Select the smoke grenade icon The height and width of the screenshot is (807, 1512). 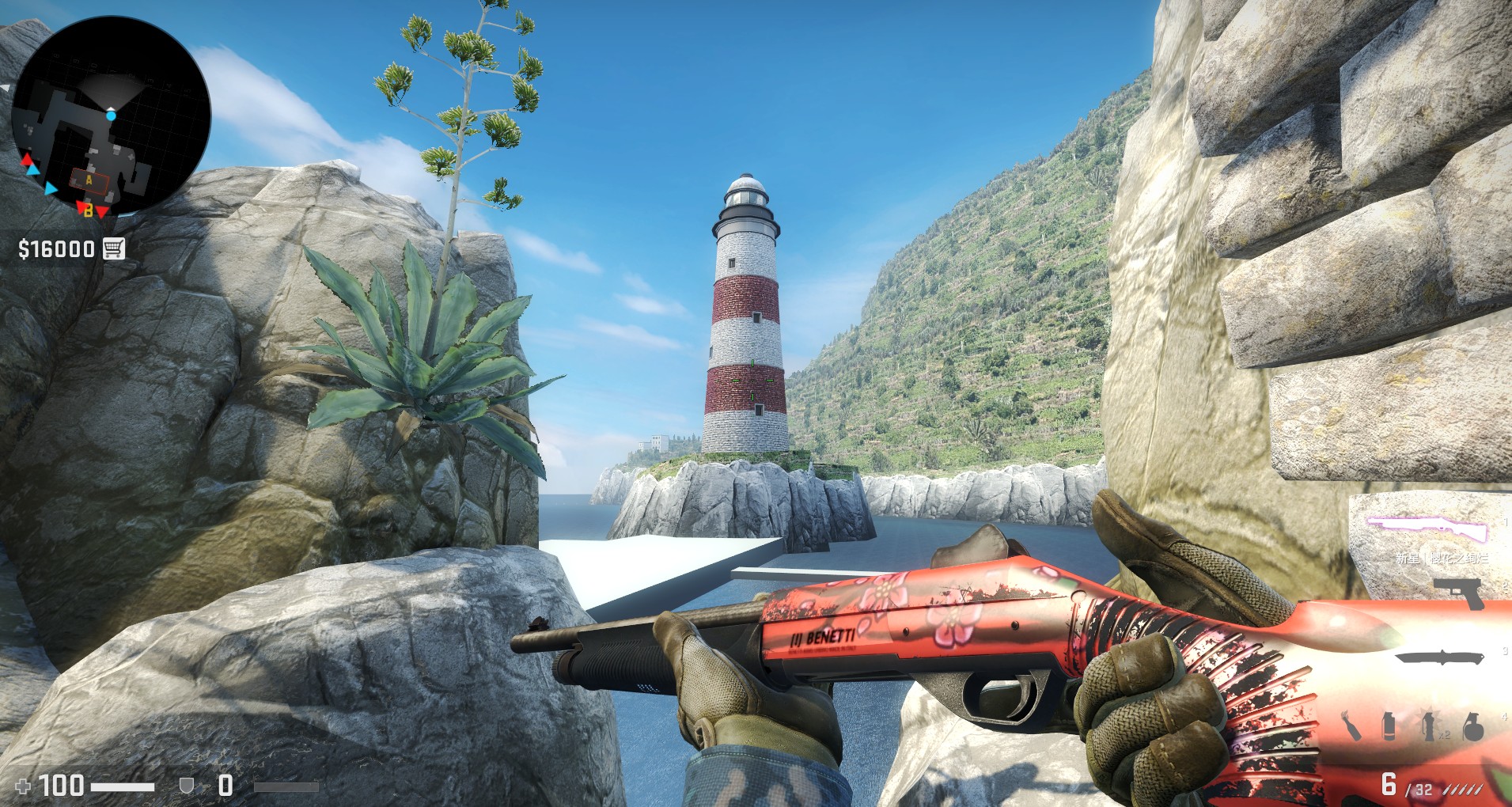pos(1389,726)
